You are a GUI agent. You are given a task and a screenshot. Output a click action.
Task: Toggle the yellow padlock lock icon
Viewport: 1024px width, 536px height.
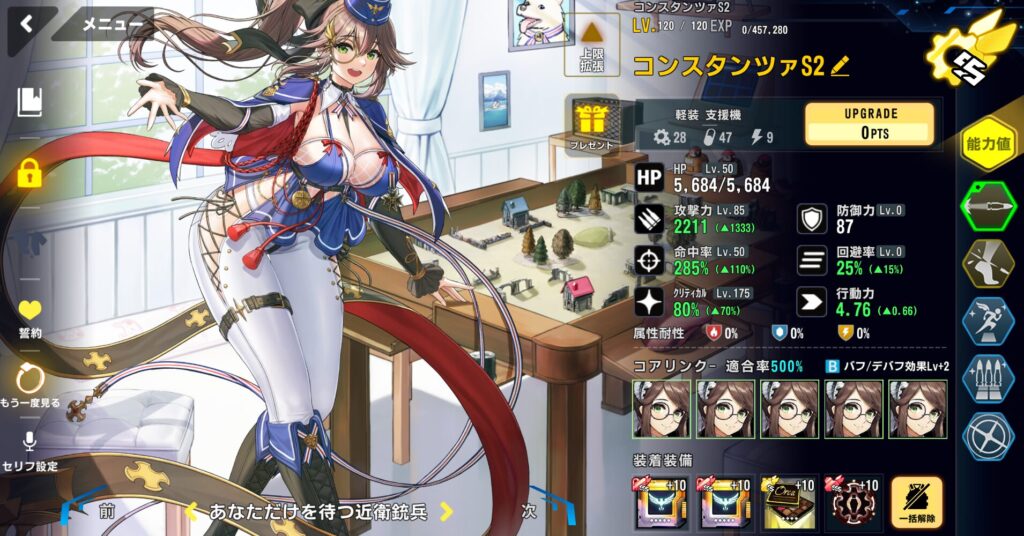pos(30,174)
